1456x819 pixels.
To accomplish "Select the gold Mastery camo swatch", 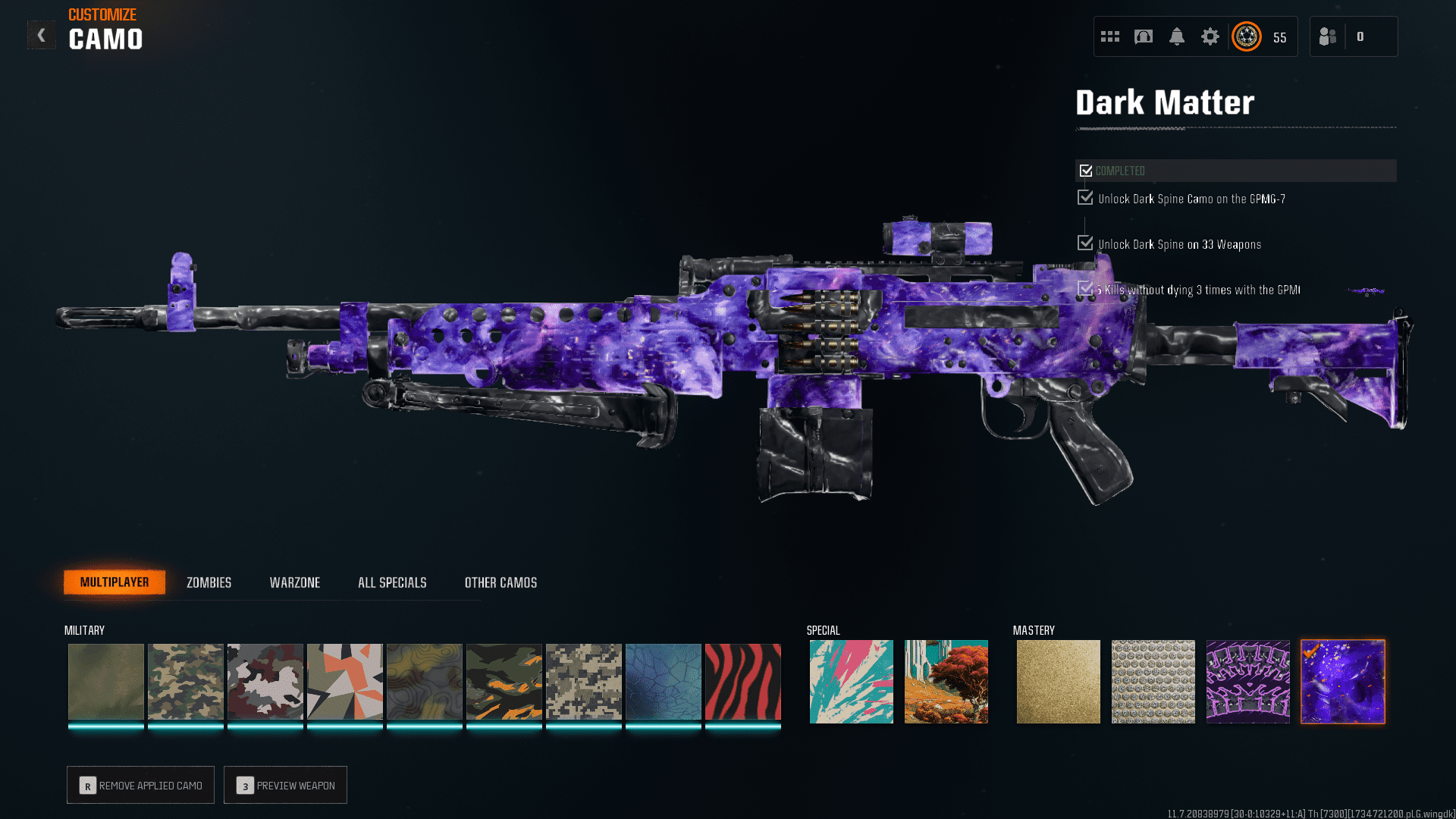I will pyautogui.click(x=1058, y=681).
